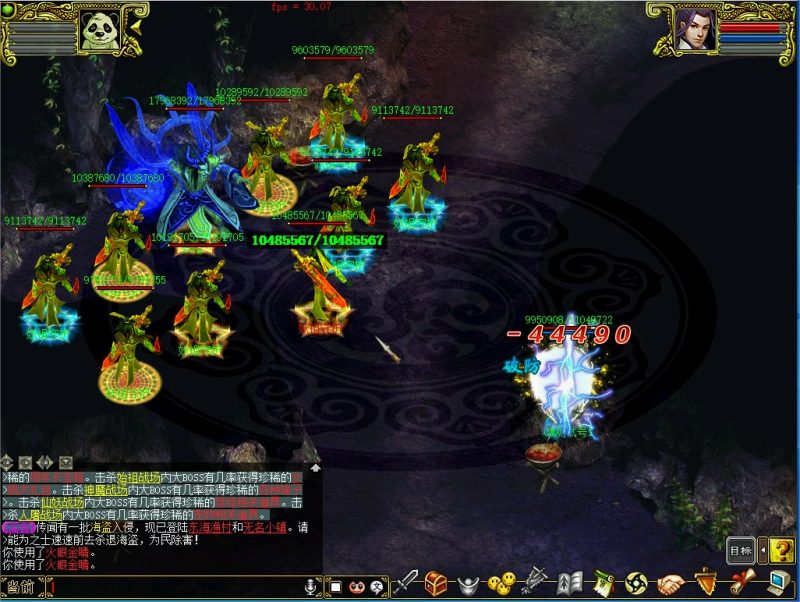Click the swirling shuriken skill icon
This screenshot has height=602, width=800.
pyautogui.click(x=636, y=582)
